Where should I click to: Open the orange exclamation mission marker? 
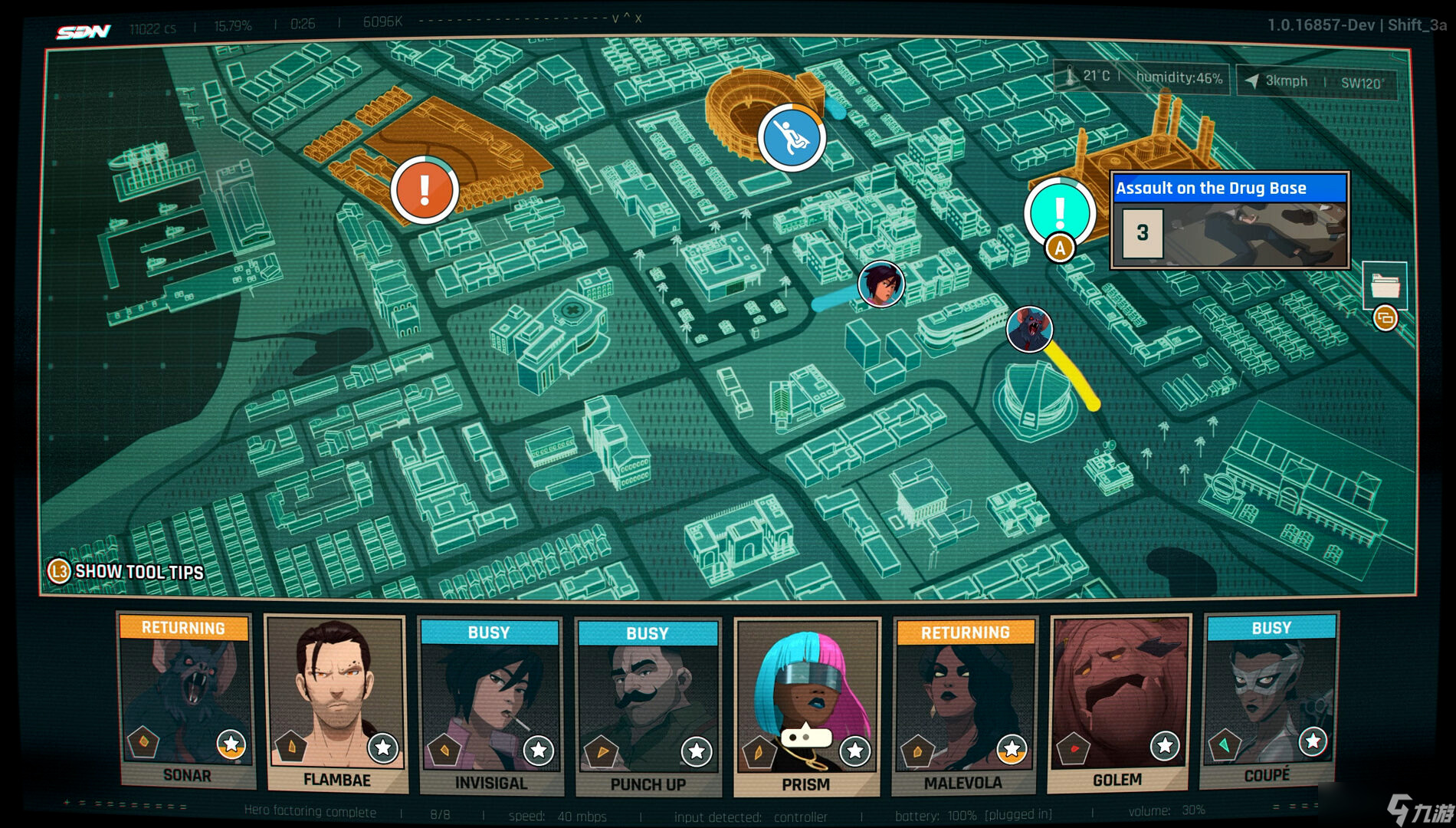click(425, 189)
